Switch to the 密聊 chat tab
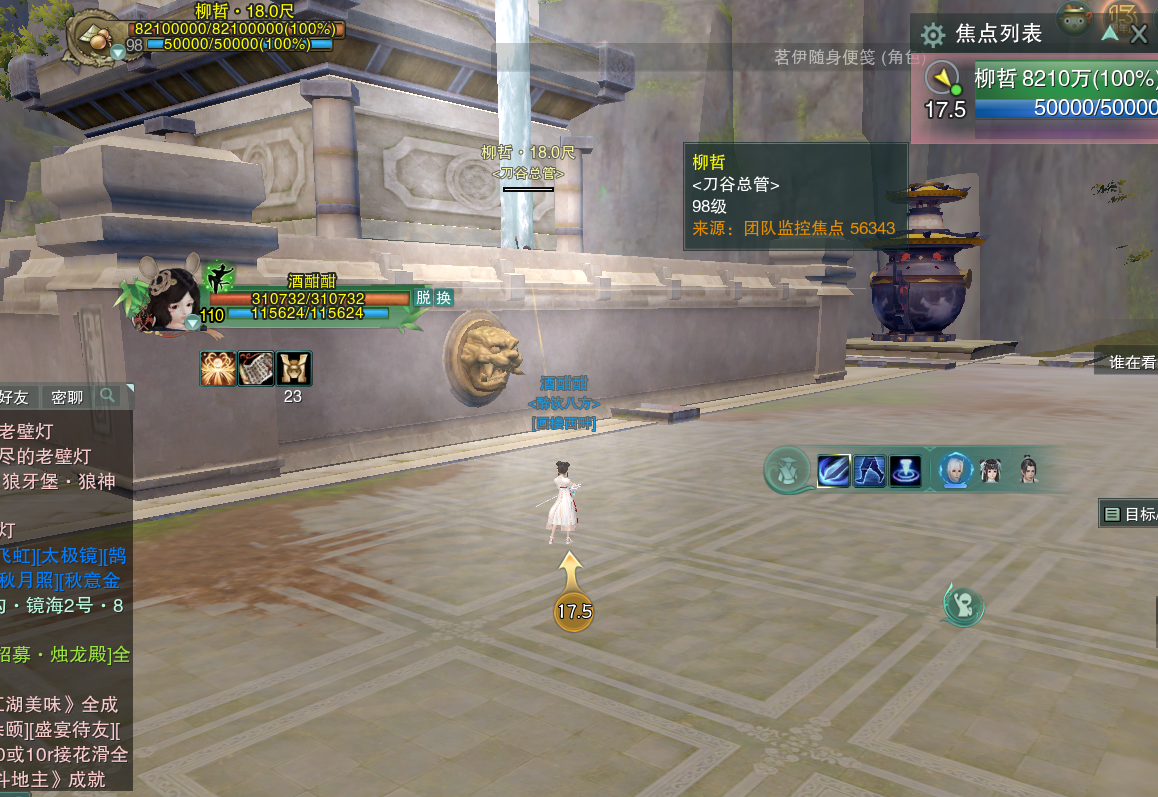The height and width of the screenshot is (797, 1158). 67,397
